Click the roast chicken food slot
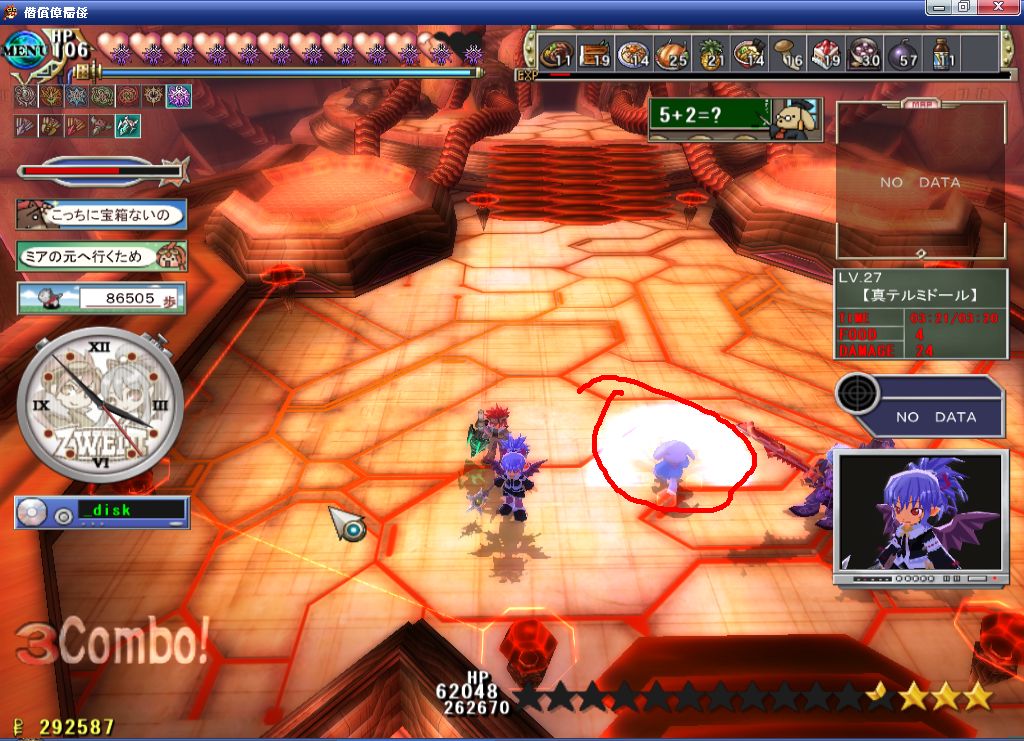Image resolution: width=1024 pixels, height=741 pixels. [x=671, y=53]
